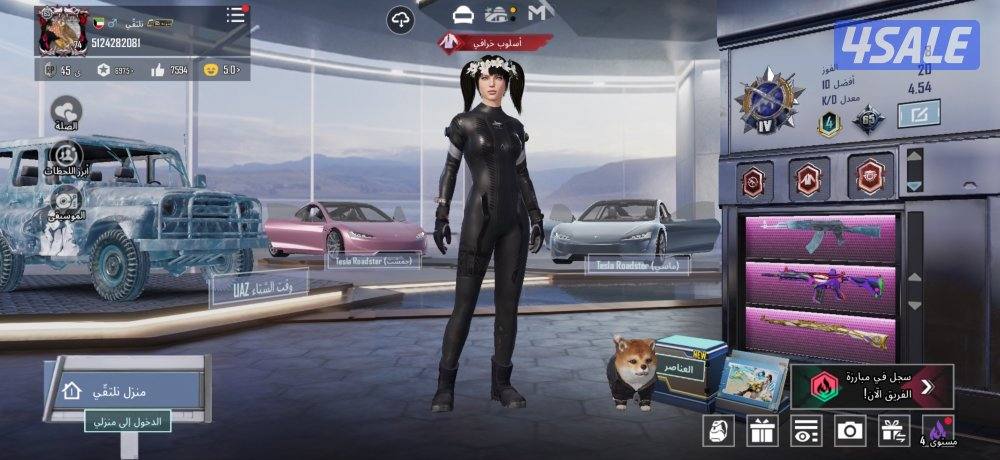Click the Enter My Home (الدخول إلى منزلي) button
This screenshot has width=1000, height=460.
(x=128, y=423)
